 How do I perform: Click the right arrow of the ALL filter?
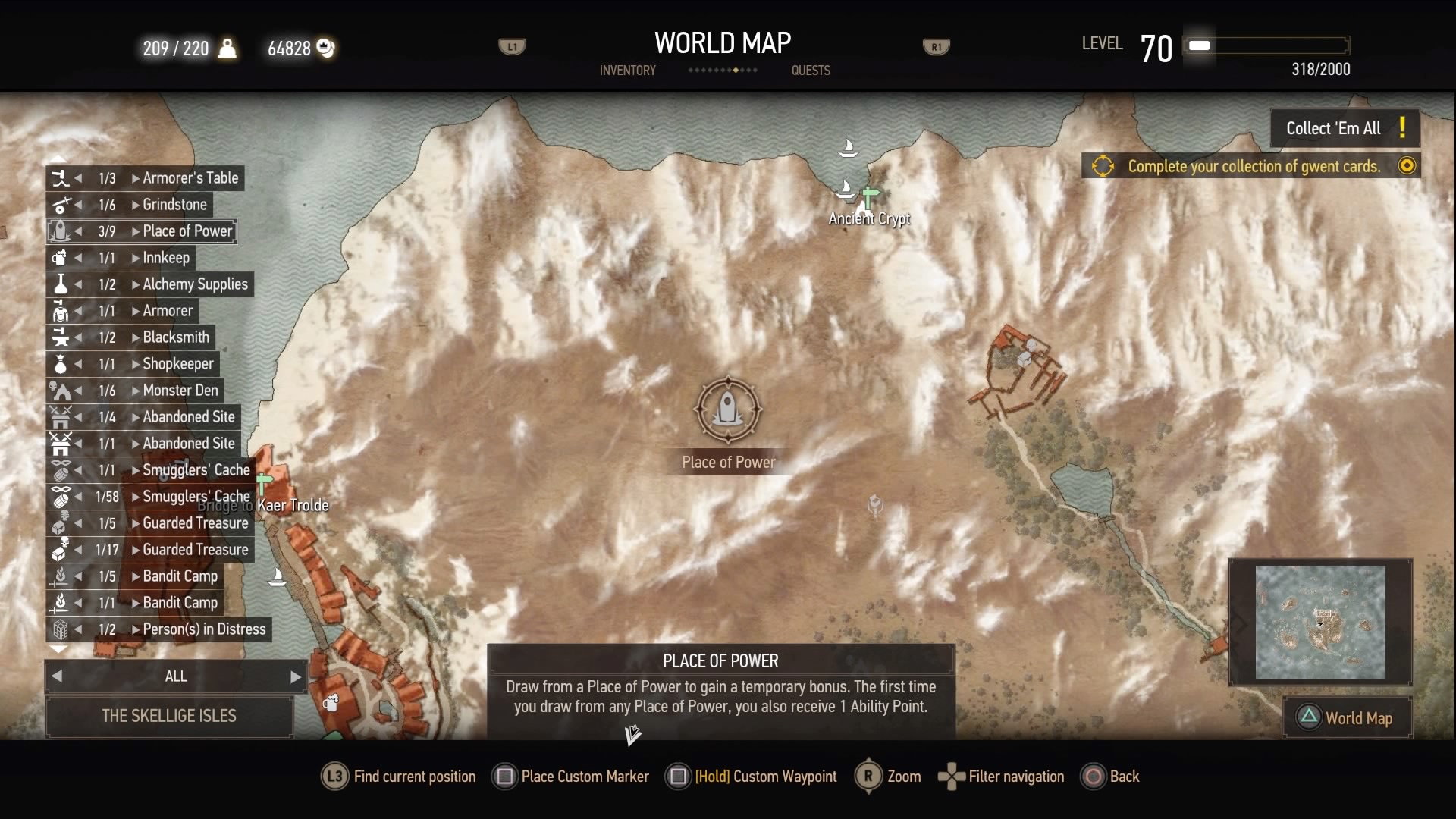coord(296,676)
